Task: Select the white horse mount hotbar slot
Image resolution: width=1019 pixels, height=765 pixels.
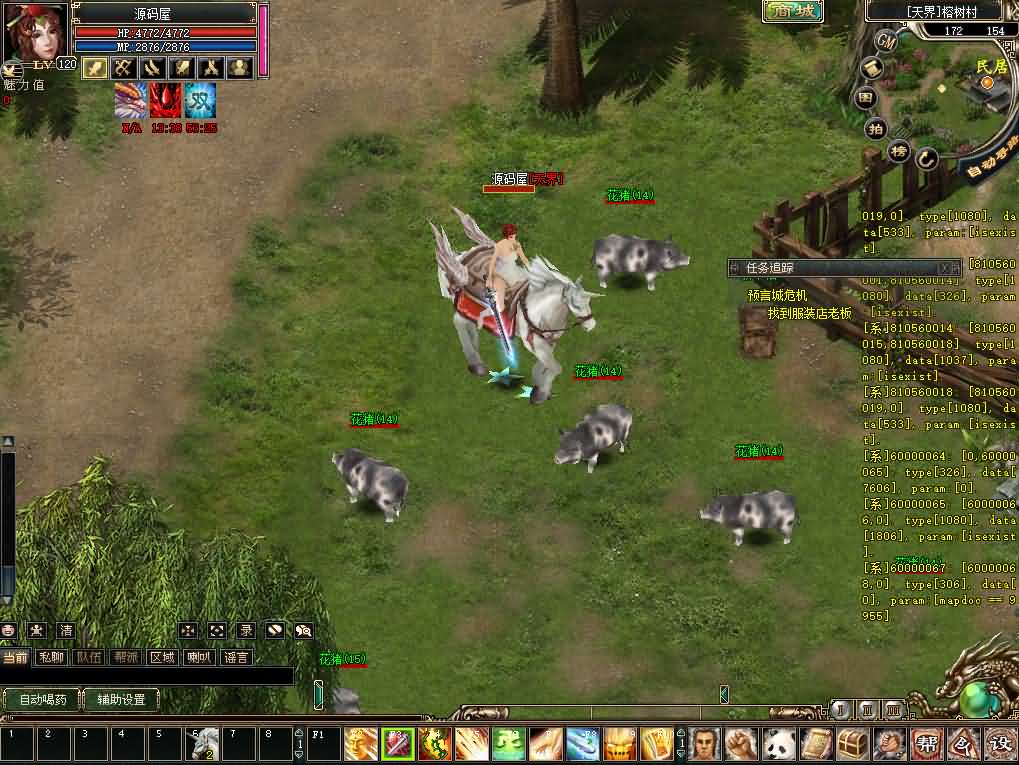Action: (205, 743)
